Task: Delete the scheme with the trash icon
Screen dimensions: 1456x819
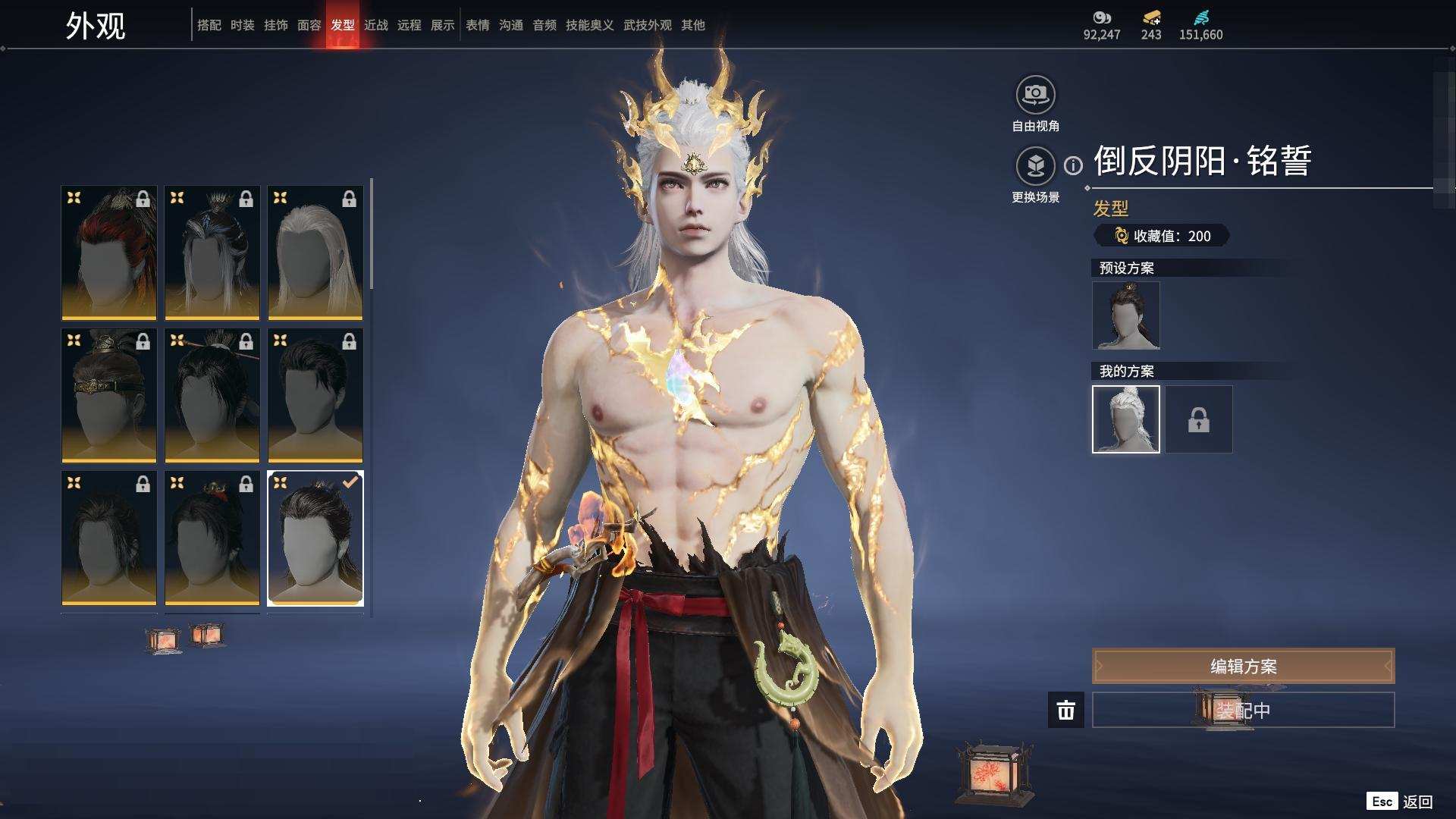Action: (1065, 711)
